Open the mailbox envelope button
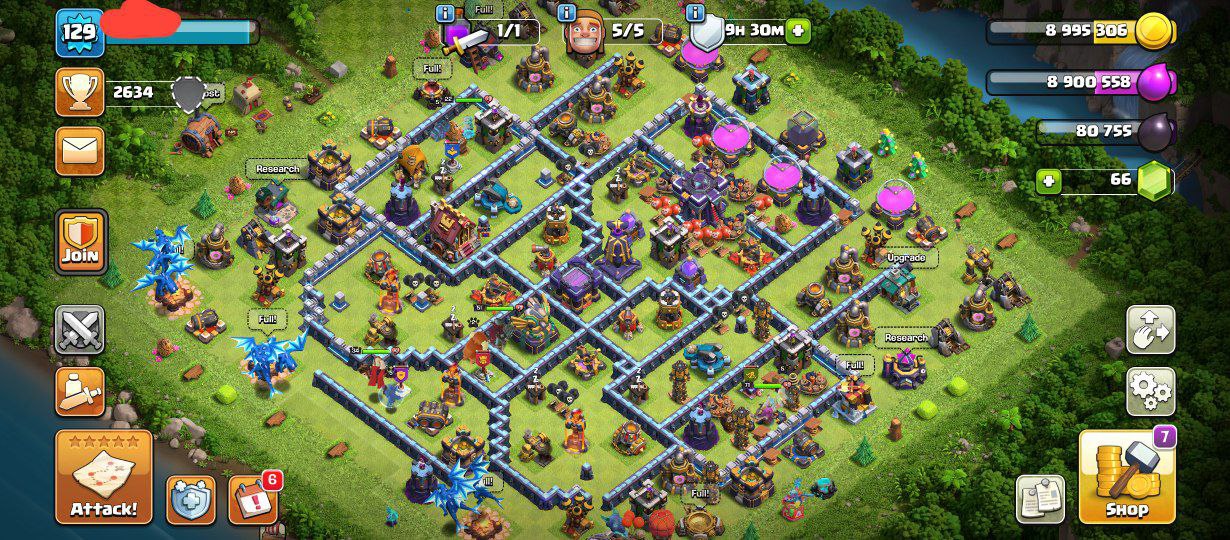Screen dimensions: 1230x540 pos(80,151)
